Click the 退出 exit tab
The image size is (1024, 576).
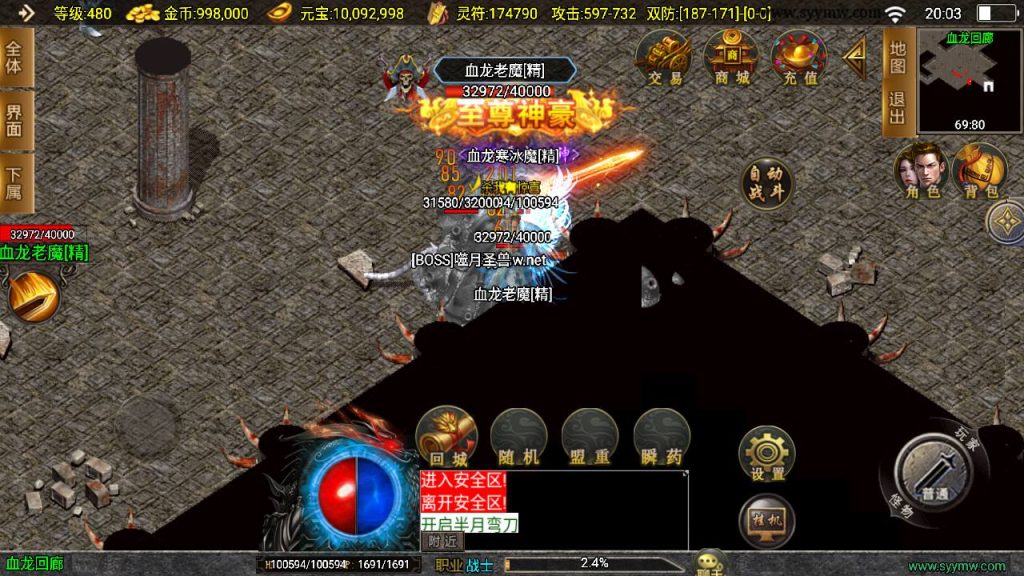tap(897, 109)
